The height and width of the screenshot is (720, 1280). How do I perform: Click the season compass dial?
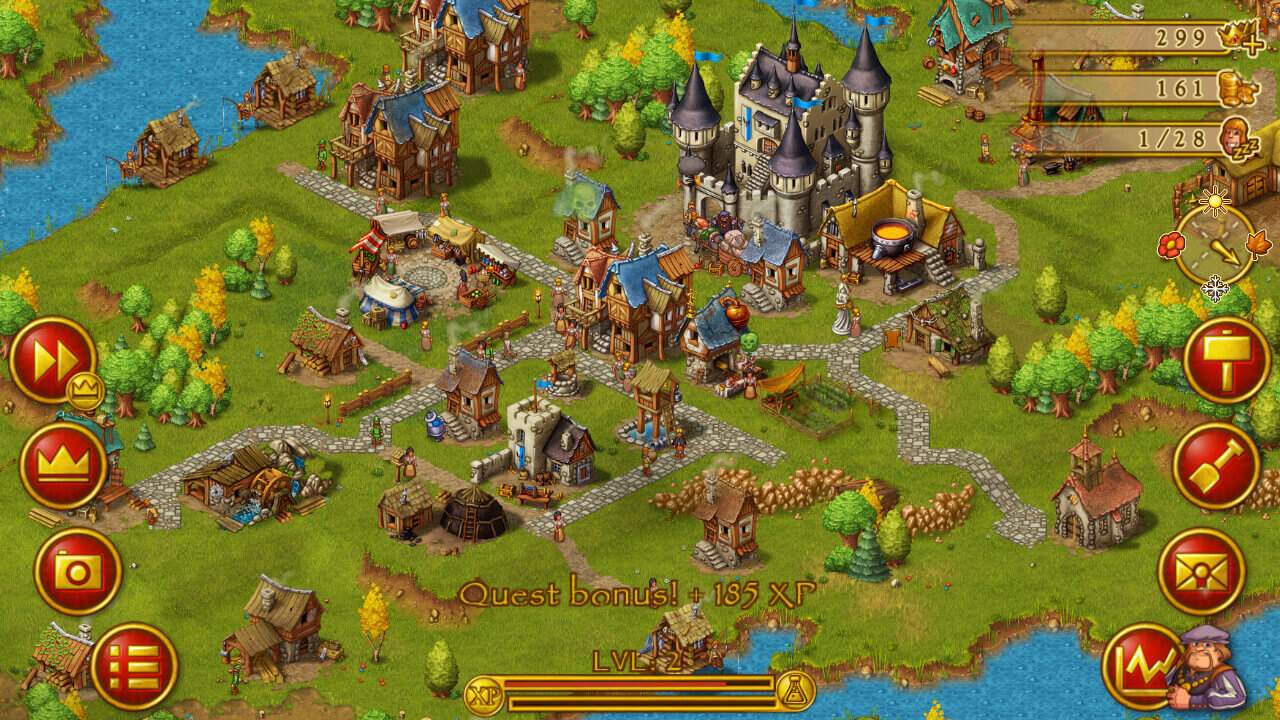1214,245
